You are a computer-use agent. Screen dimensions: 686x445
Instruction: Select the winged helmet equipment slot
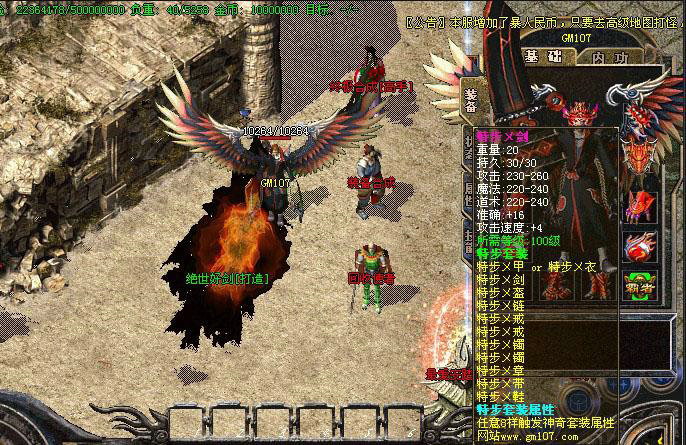(639, 153)
